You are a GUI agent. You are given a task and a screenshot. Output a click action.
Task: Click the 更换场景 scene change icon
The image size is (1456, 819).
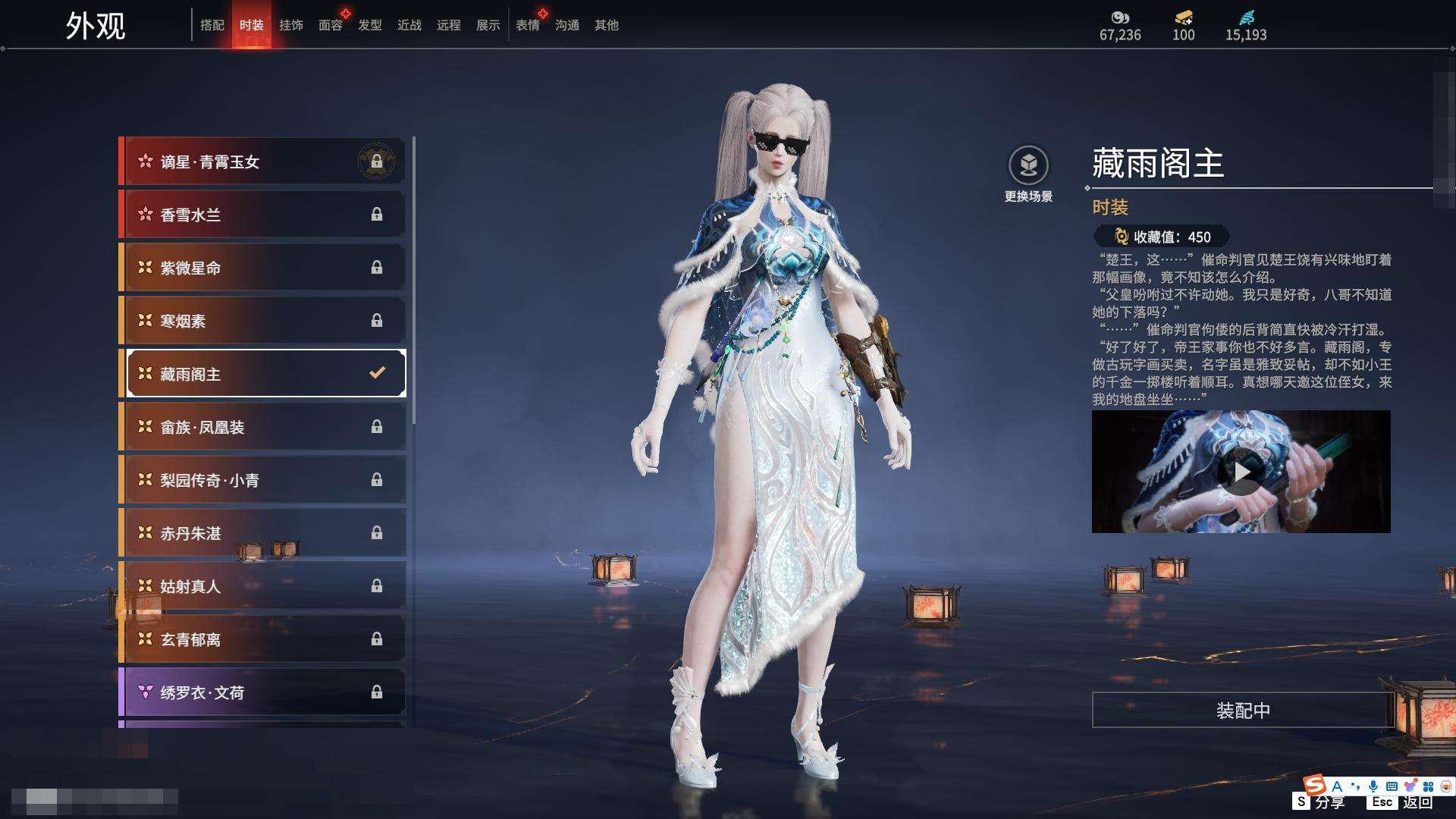1028,166
